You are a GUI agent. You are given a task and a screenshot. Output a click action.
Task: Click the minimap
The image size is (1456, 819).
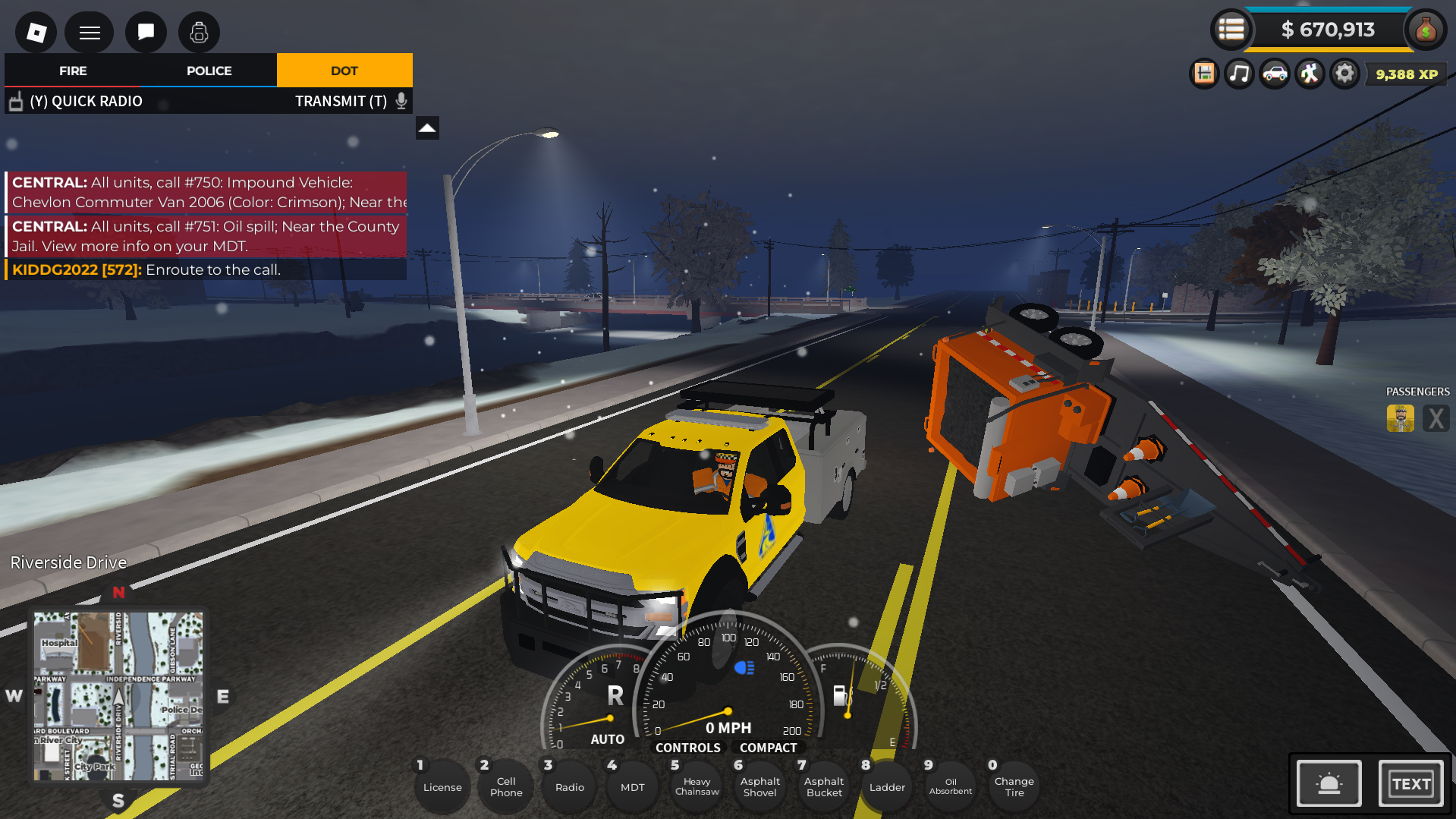point(118,696)
